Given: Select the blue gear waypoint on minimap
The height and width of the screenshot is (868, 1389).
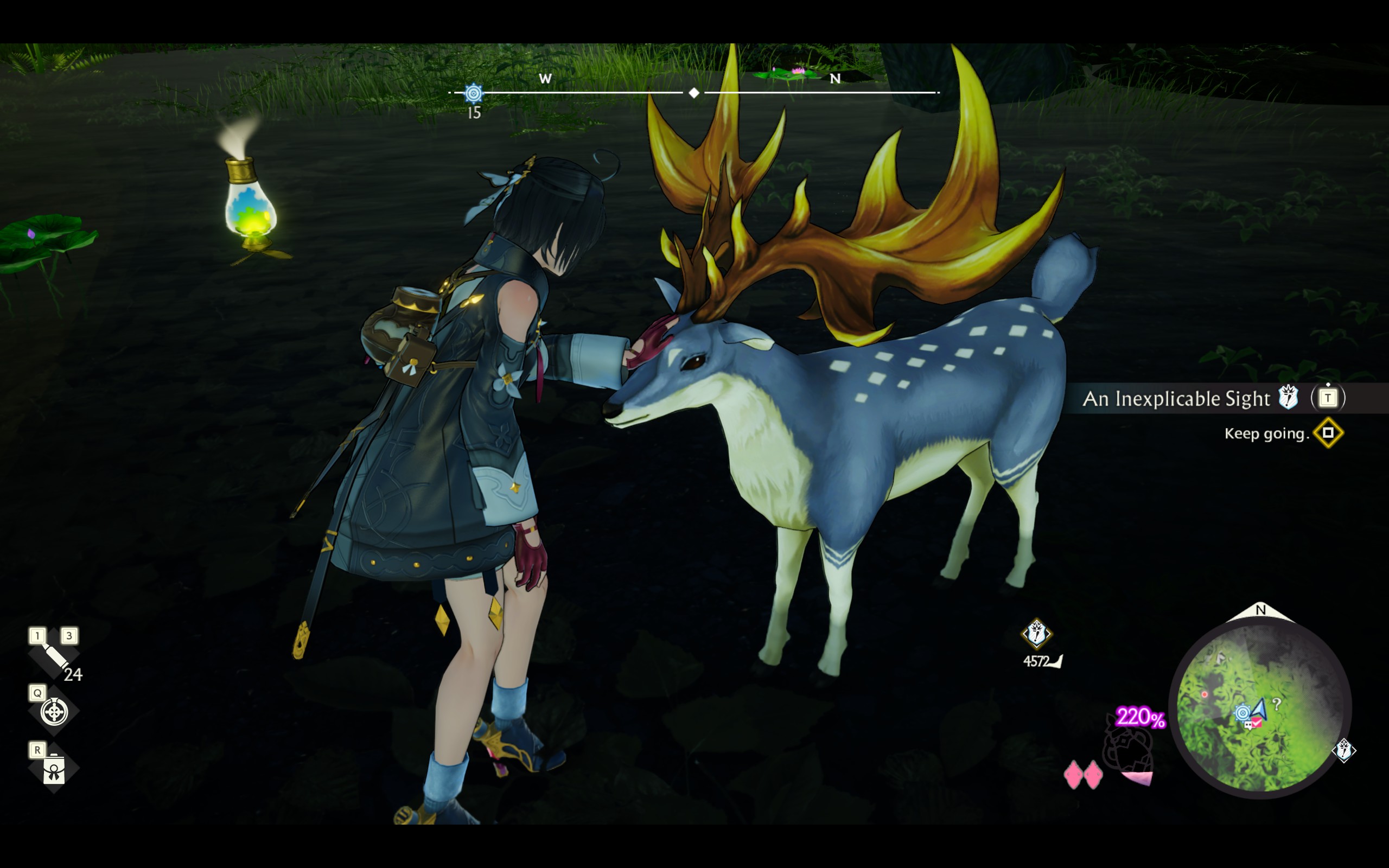Looking at the screenshot, I should [1242, 713].
